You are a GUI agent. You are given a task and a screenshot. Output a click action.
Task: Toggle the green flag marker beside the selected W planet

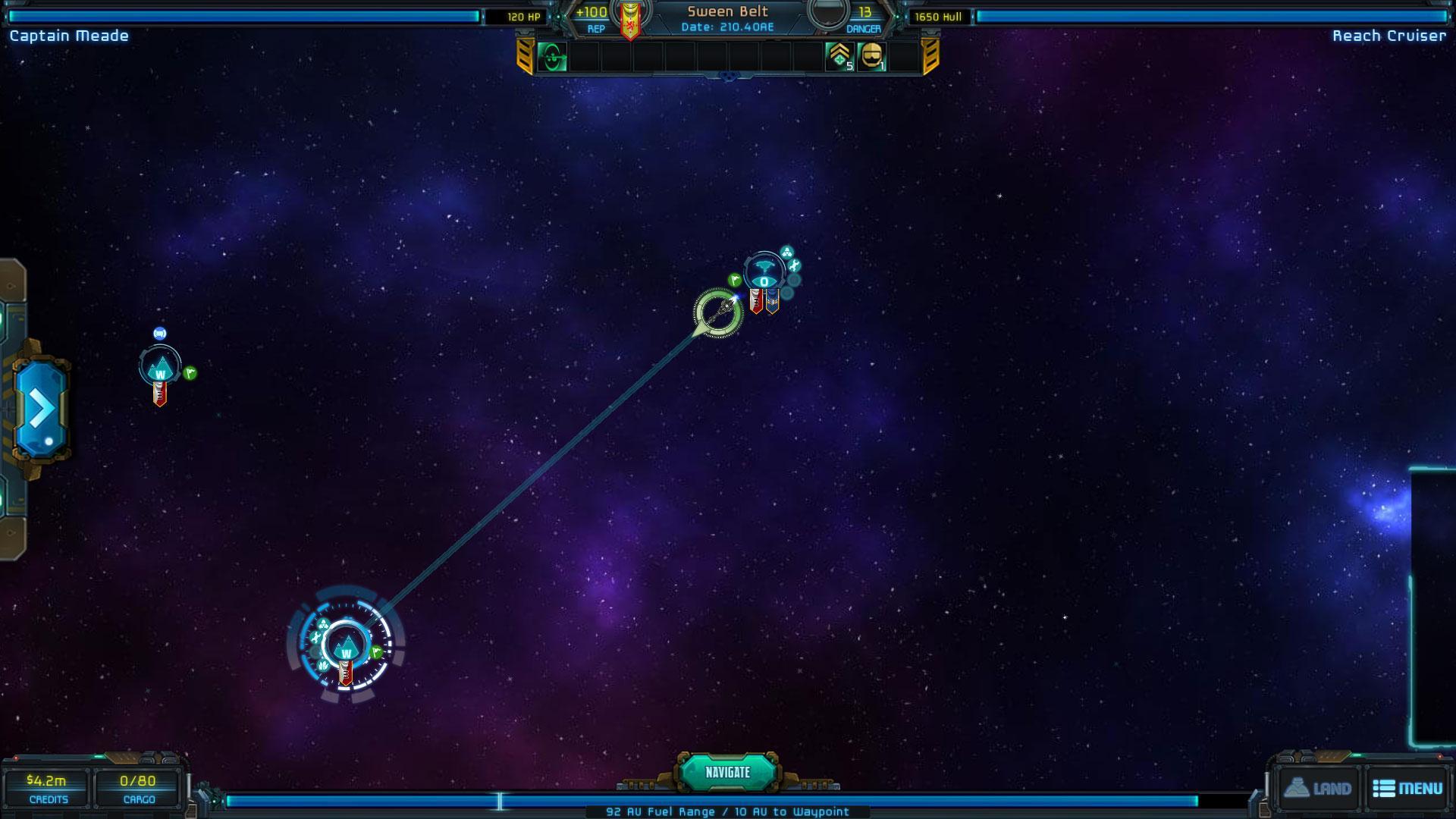[x=376, y=653]
